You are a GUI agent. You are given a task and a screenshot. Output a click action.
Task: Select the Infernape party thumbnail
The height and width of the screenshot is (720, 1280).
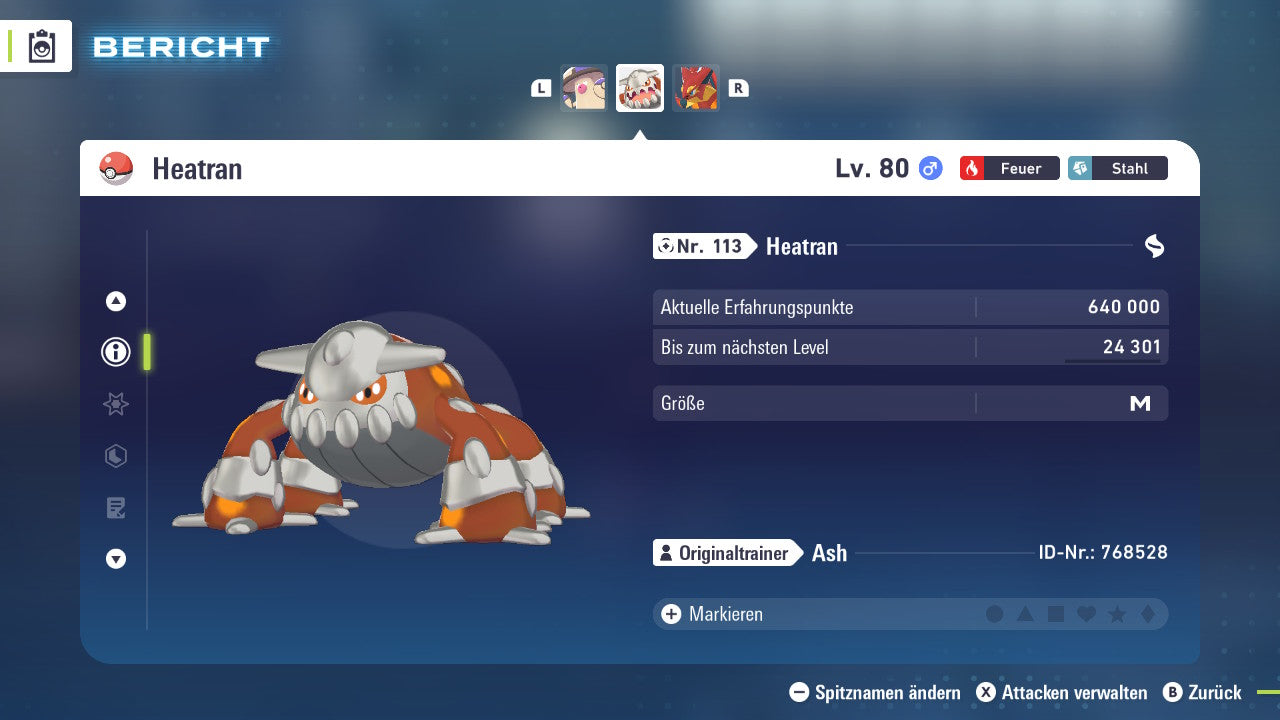(x=696, y=87)
